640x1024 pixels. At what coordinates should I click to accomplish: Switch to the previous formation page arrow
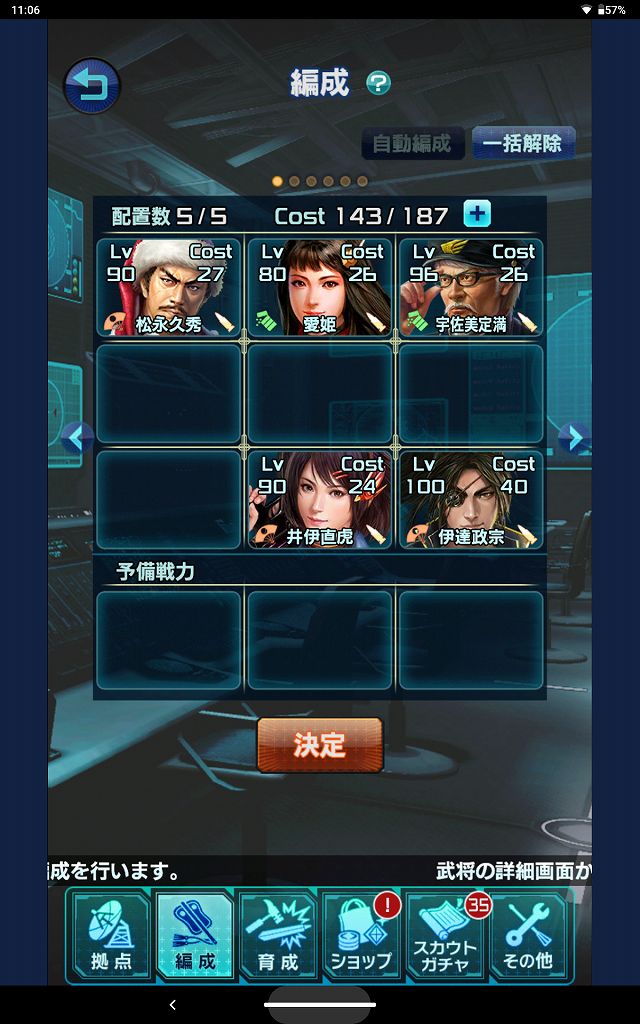tap(77, 437)
